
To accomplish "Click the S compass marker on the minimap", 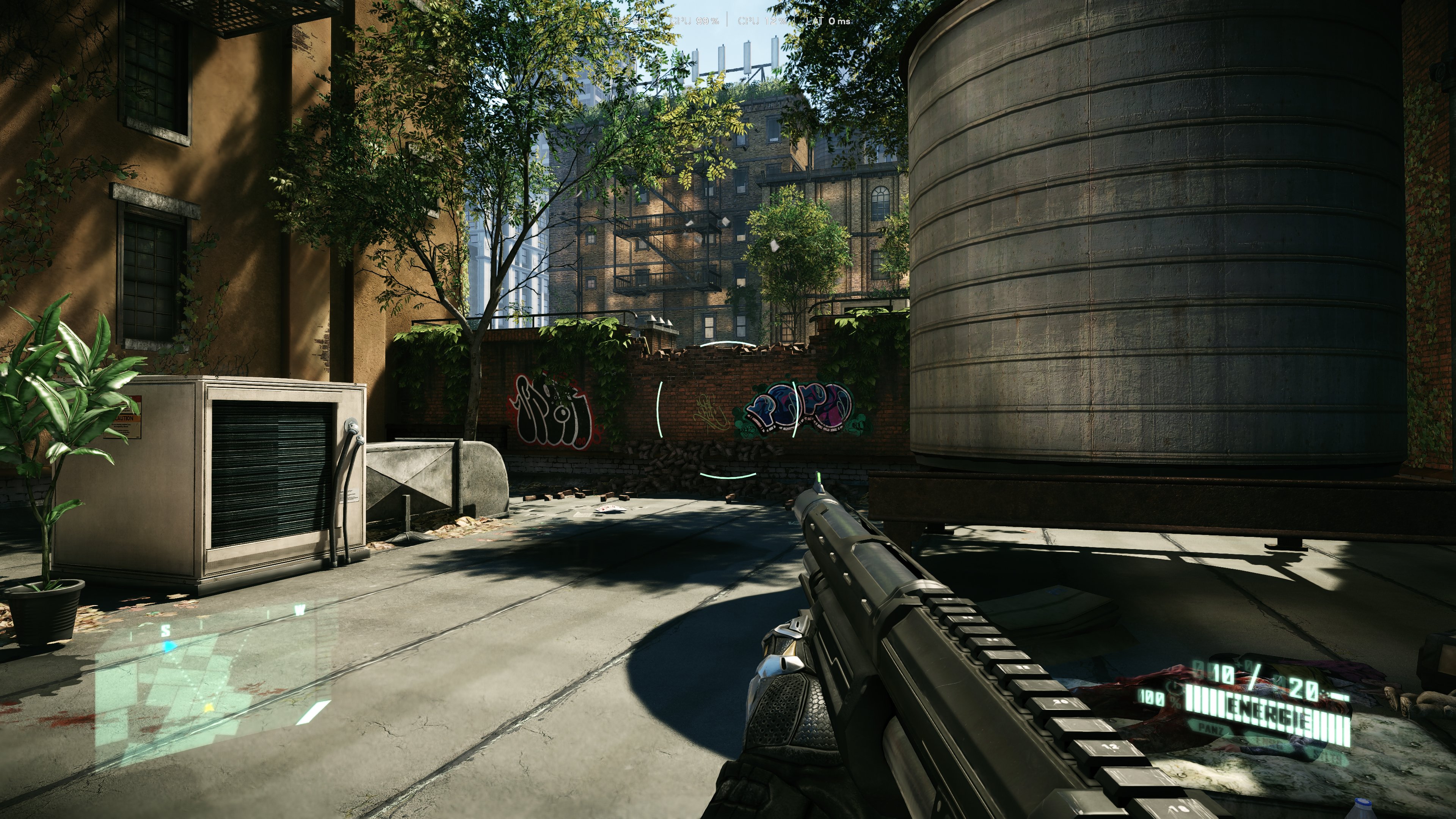I will tap(166, 631).
